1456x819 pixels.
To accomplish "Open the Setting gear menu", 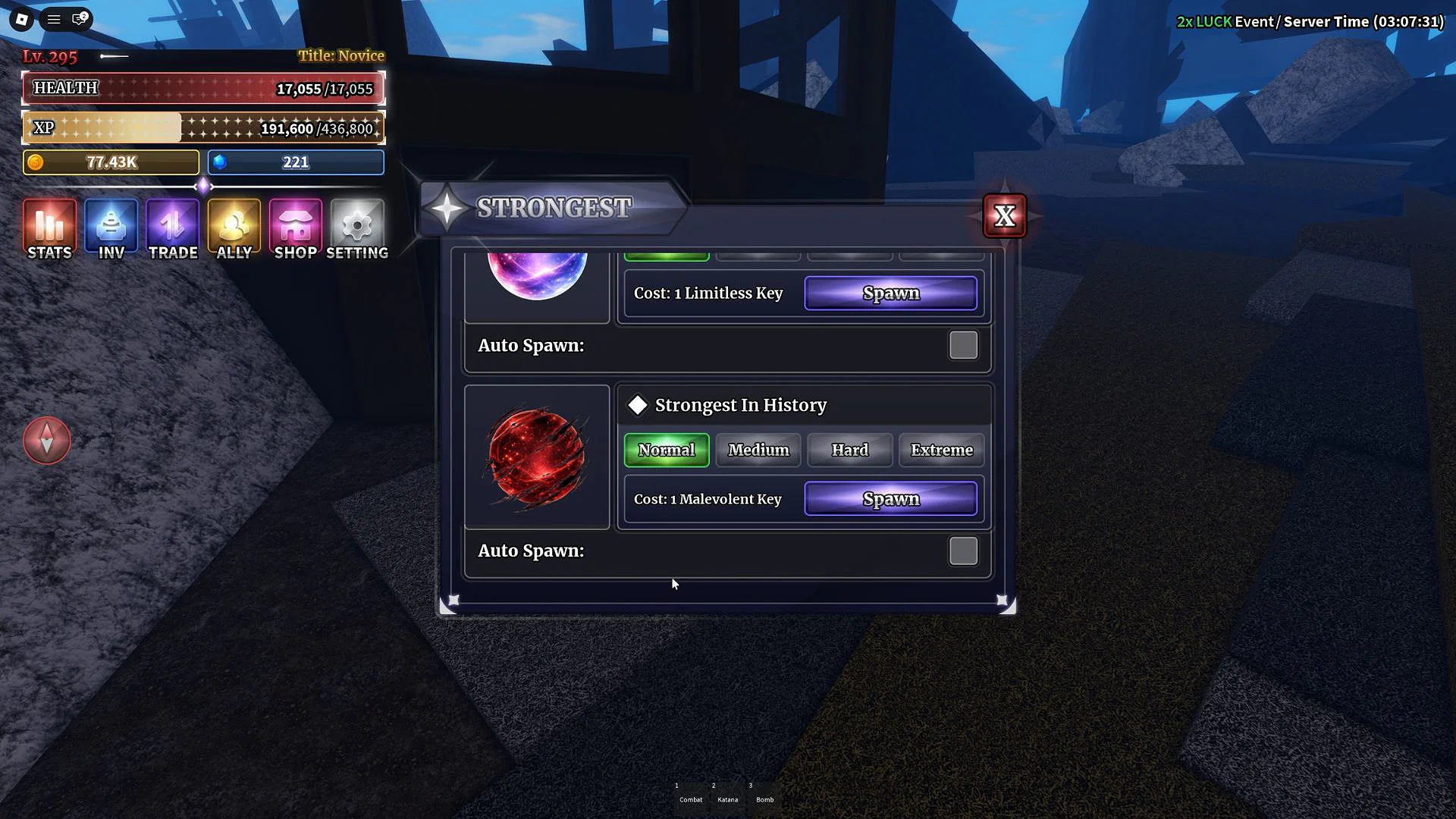I will (x=357, y=230).
